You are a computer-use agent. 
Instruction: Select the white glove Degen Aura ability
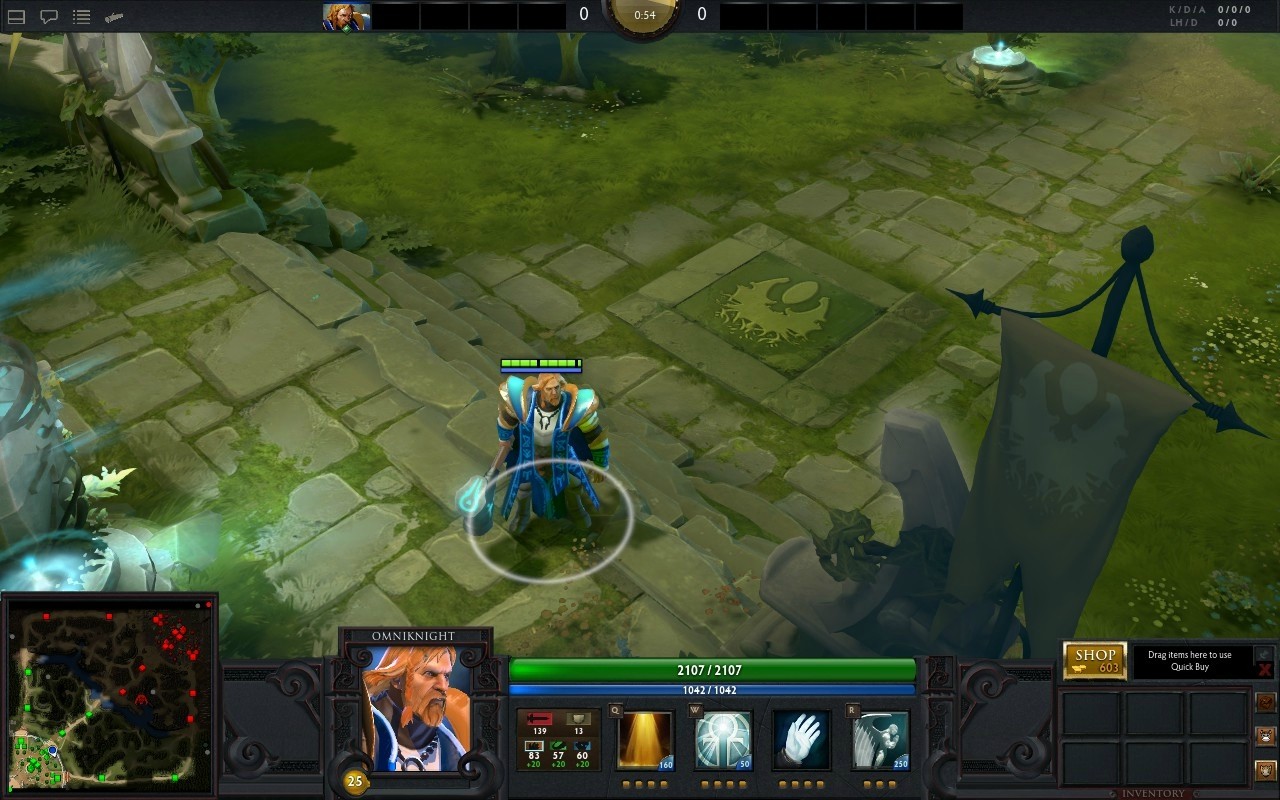(801, 740)
